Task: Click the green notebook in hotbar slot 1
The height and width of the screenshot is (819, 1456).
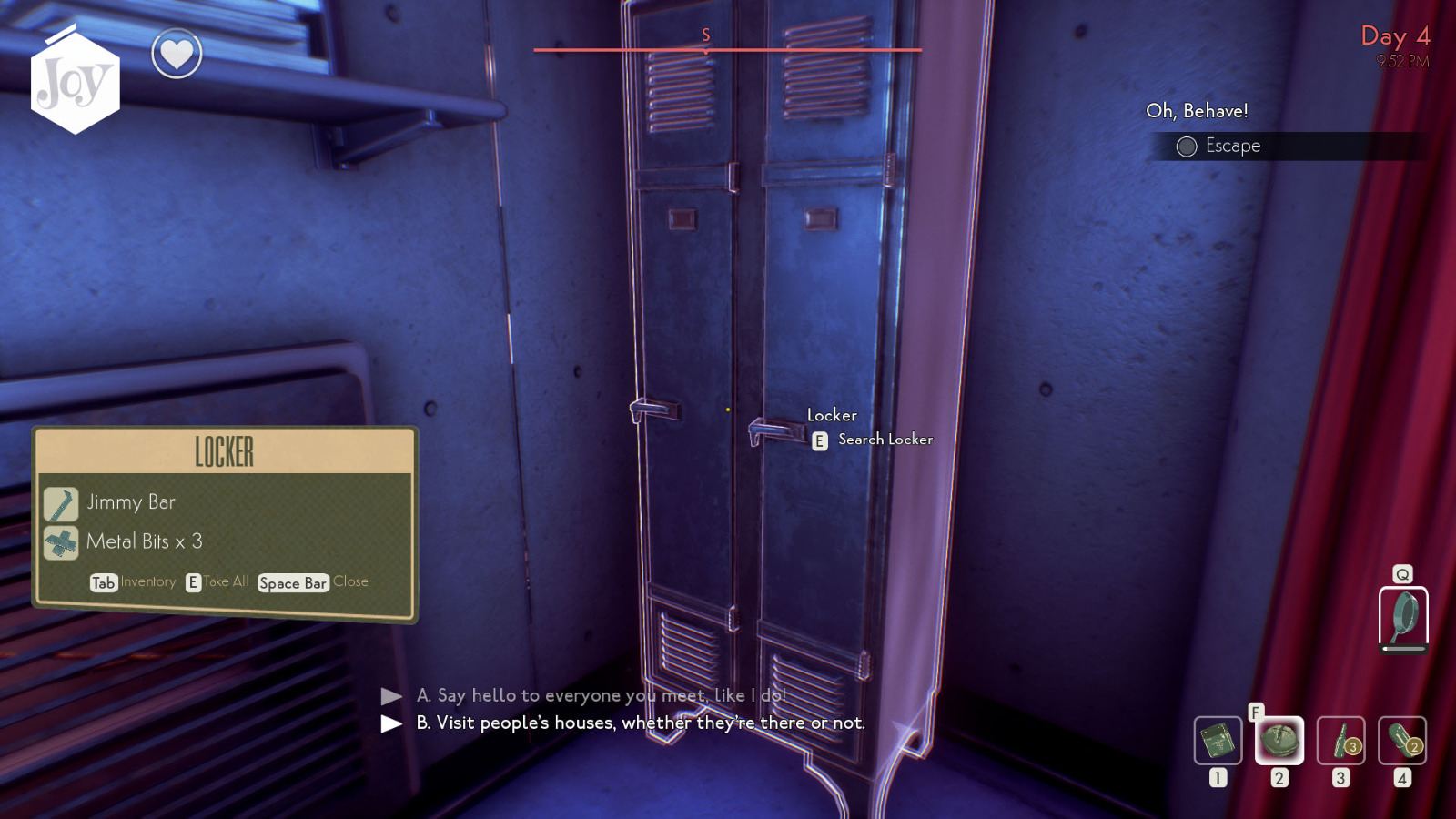Action: click(1219, 743)
